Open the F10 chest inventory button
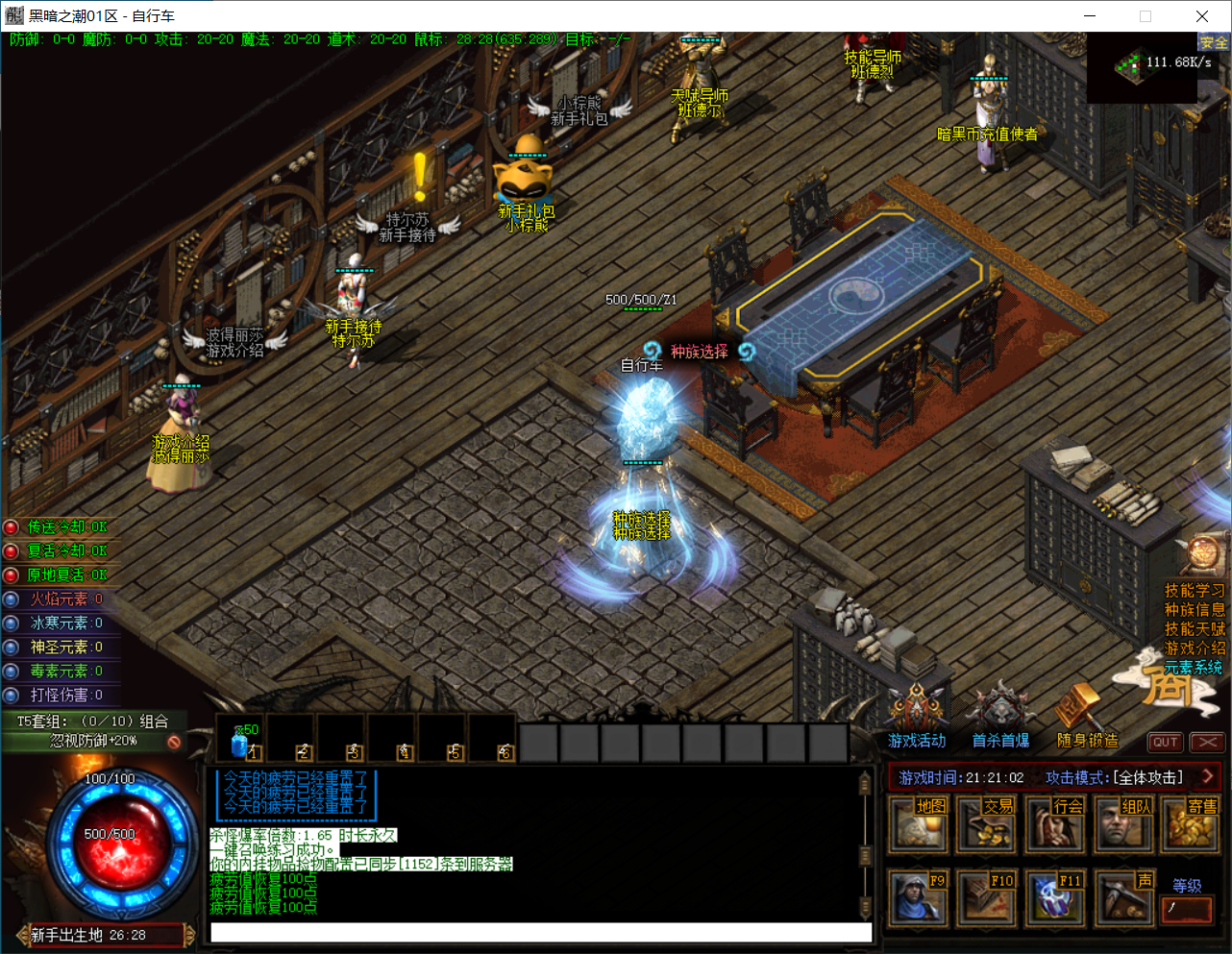Screen dimensions: 1232x954 click(x=986, y=897)
